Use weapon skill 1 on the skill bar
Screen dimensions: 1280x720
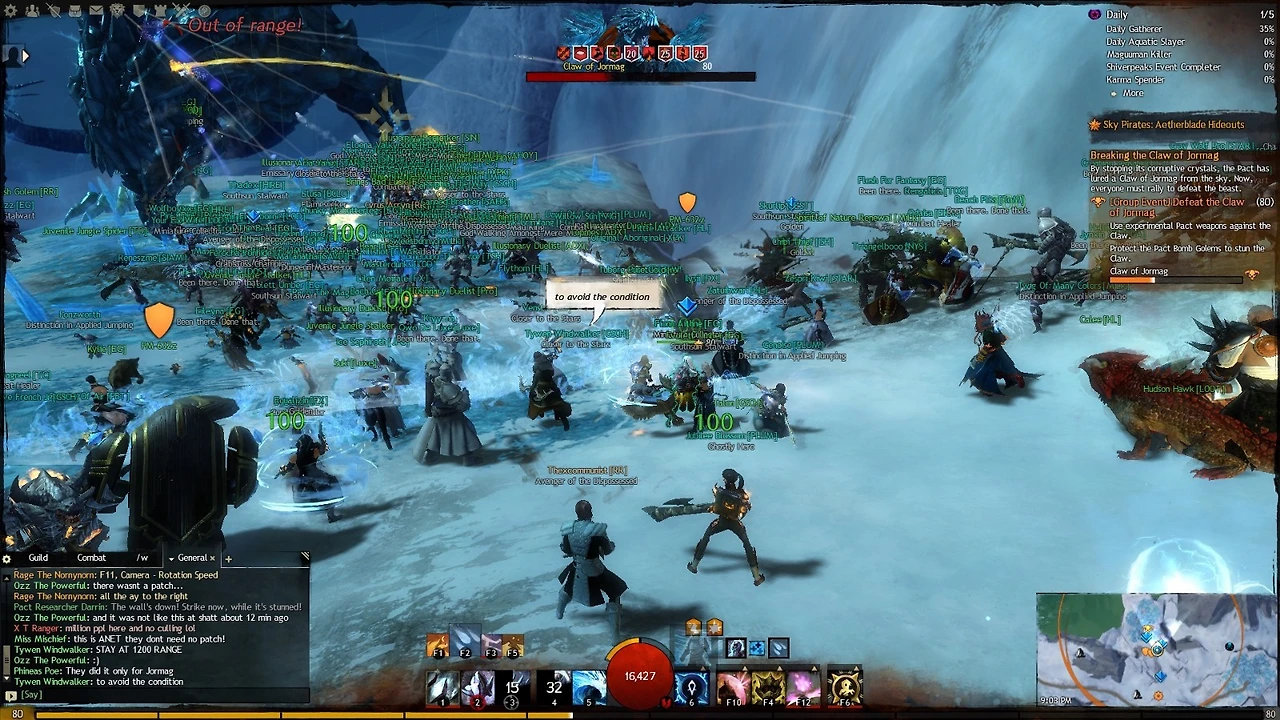[x=441, y=688]
